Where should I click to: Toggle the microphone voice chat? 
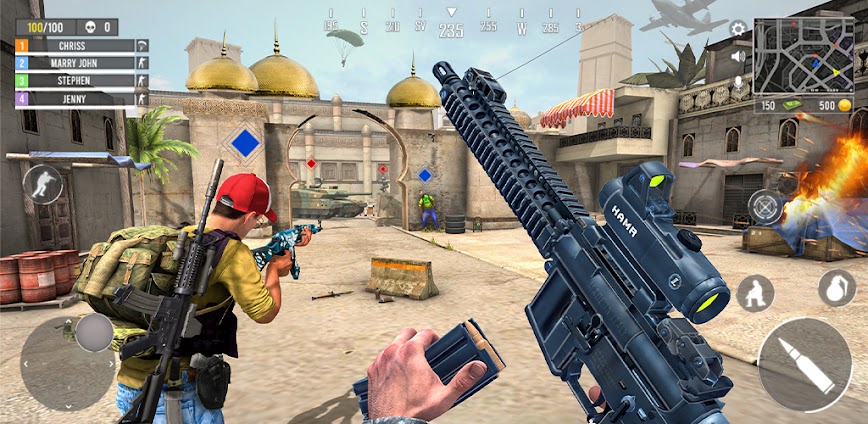click(x=739, y=82)
